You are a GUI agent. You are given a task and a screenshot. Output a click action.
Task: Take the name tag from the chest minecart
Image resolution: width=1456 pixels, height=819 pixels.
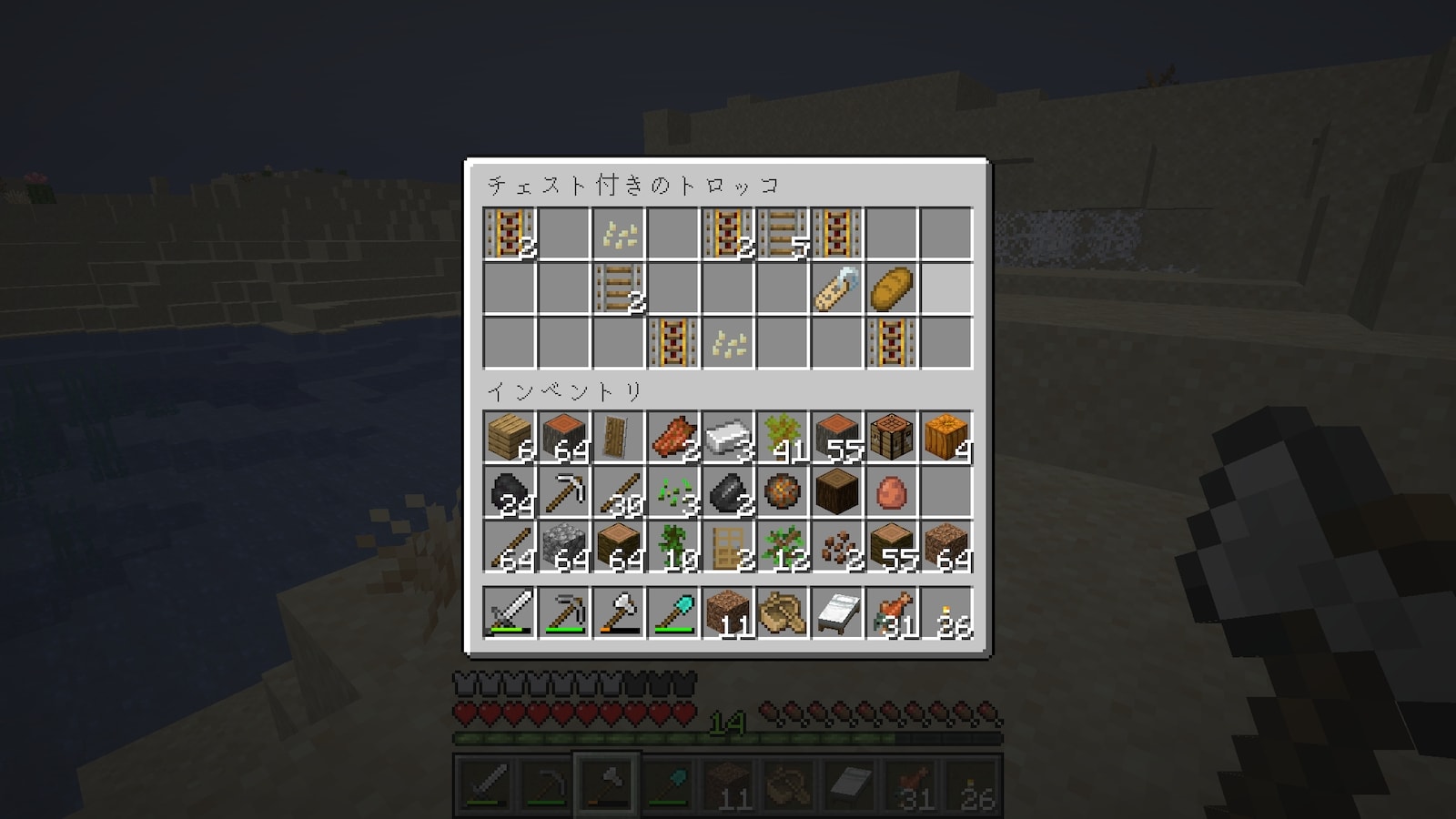click(836, 289)
